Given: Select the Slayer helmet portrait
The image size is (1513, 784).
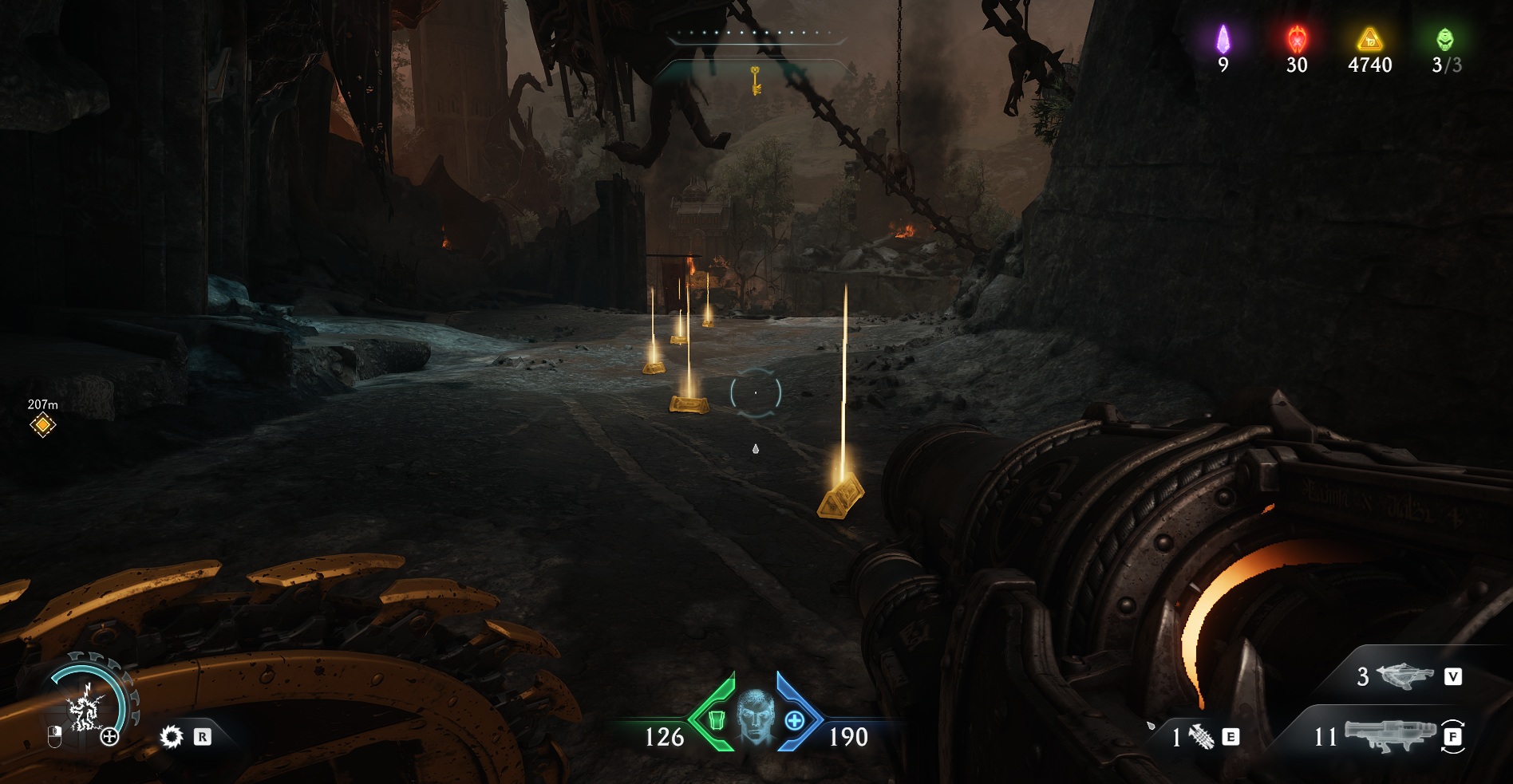Looking at the screenshot, I should [x=755, y=717].
